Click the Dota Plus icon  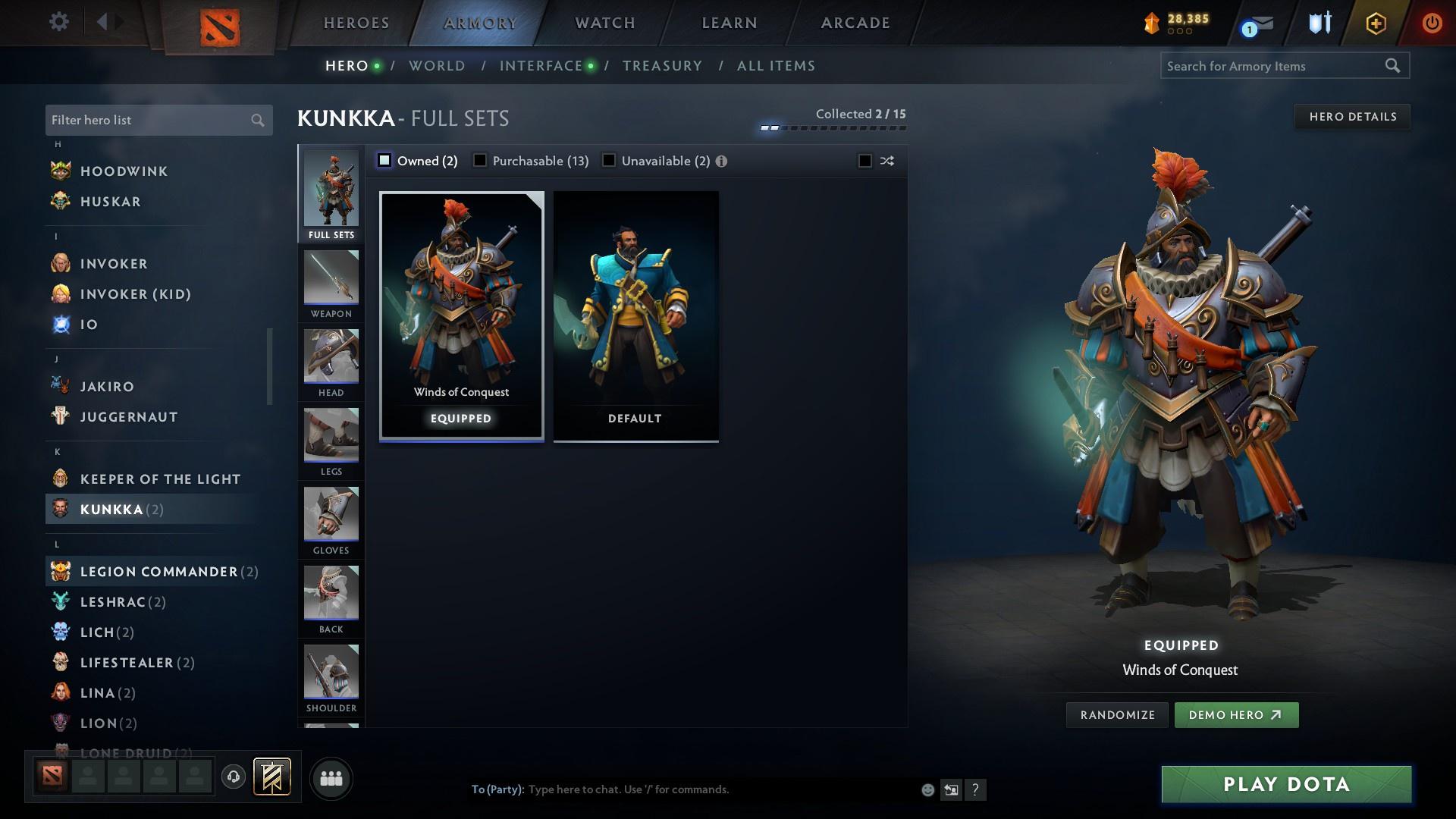coord(1317,23)
